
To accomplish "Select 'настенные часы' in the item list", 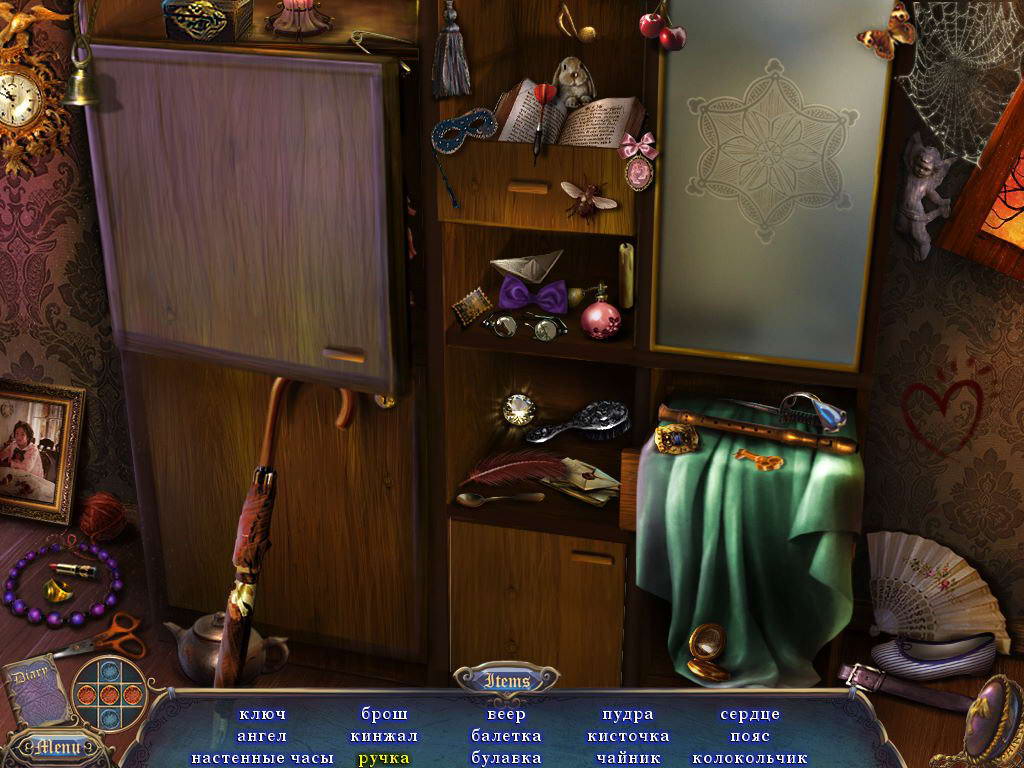I will [262, 758].
